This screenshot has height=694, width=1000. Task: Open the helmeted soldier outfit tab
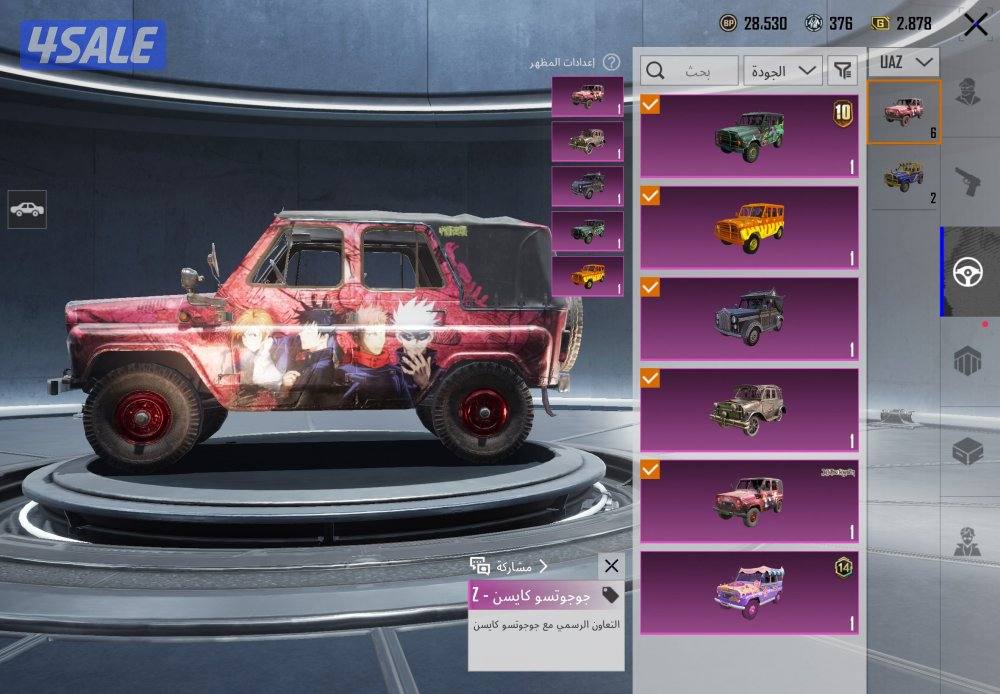click(968, 90)
